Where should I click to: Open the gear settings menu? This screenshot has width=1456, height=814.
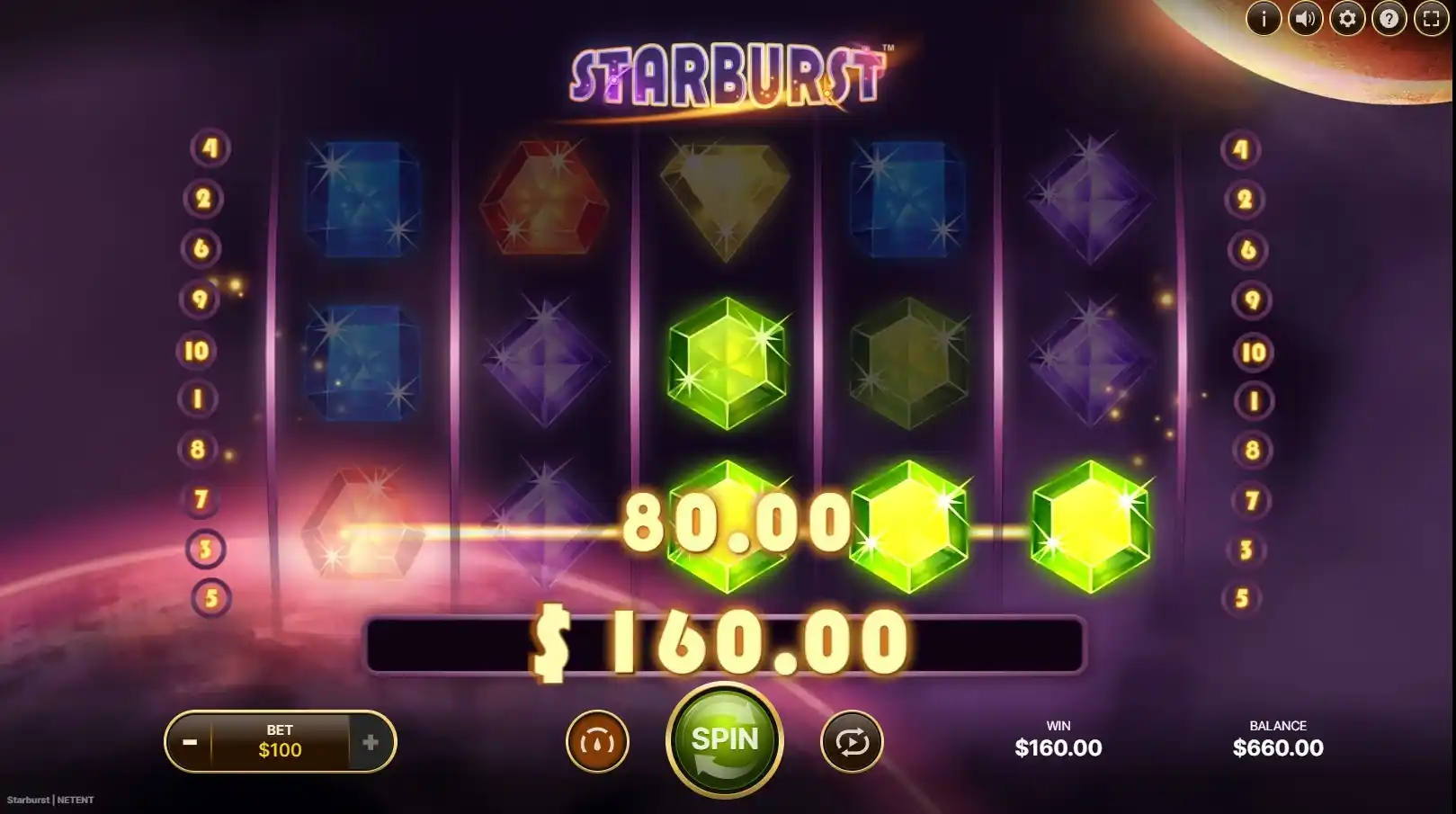click(1347, 18)
